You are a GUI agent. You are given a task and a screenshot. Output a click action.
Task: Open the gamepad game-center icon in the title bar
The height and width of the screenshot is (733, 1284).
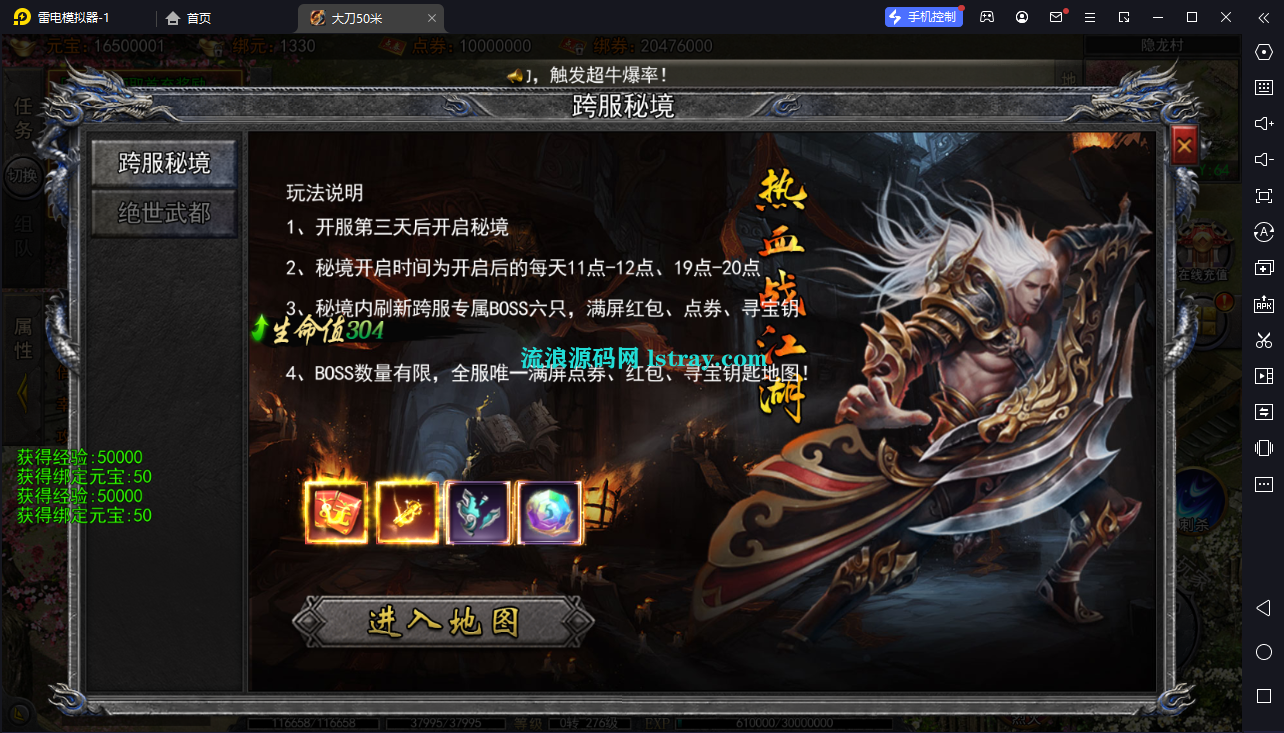click(987, 17)
